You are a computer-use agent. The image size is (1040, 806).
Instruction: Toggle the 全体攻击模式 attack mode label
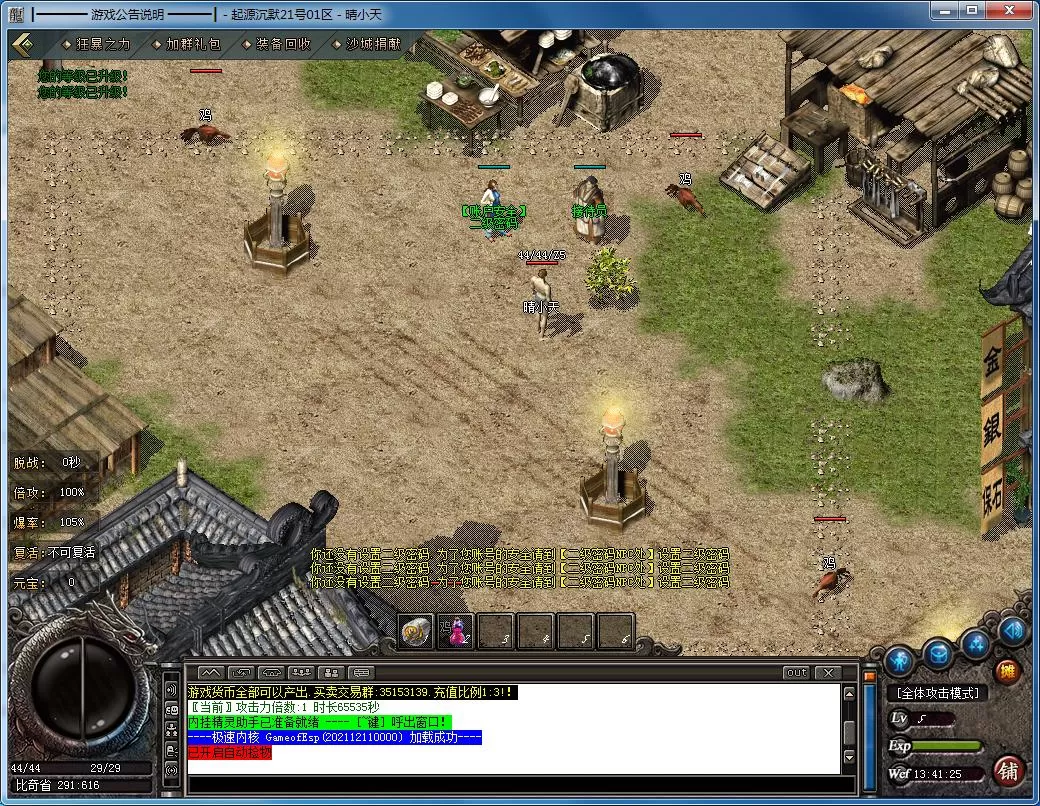tap(937, 693)
